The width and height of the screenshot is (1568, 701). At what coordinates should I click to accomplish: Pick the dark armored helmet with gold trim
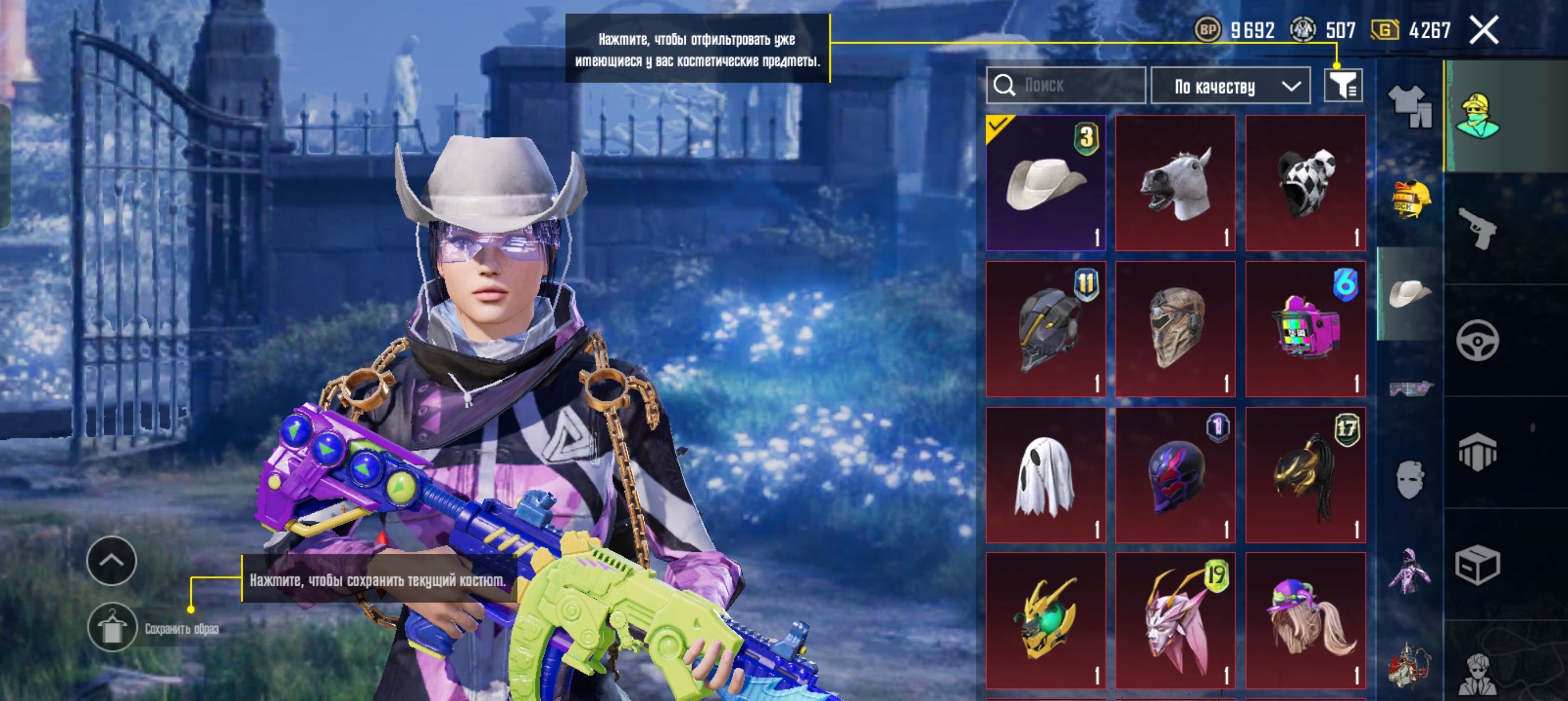pyautogui.click(x=1045, y=329)
